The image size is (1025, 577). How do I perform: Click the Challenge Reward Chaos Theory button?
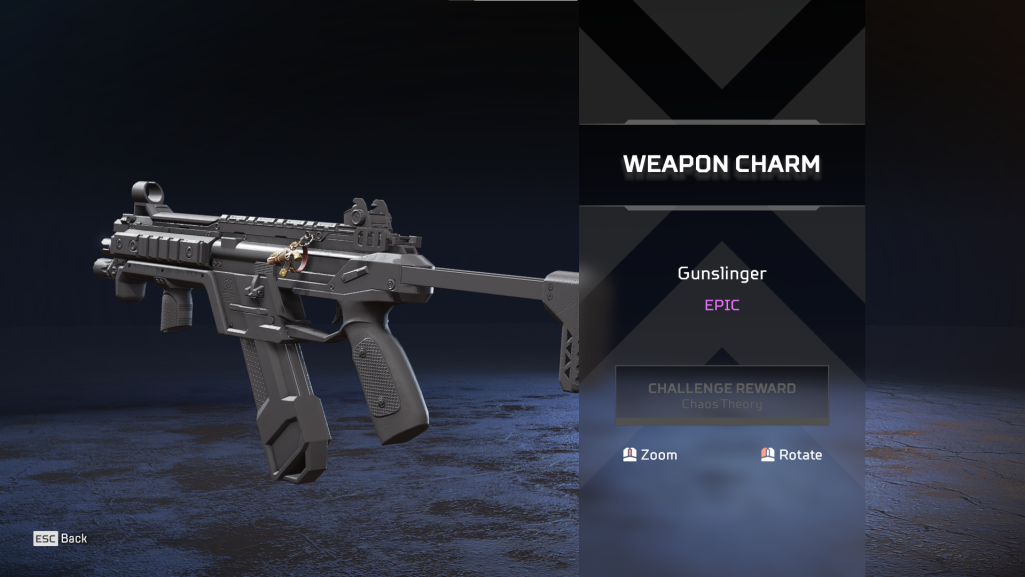click(x=722, y=395)
